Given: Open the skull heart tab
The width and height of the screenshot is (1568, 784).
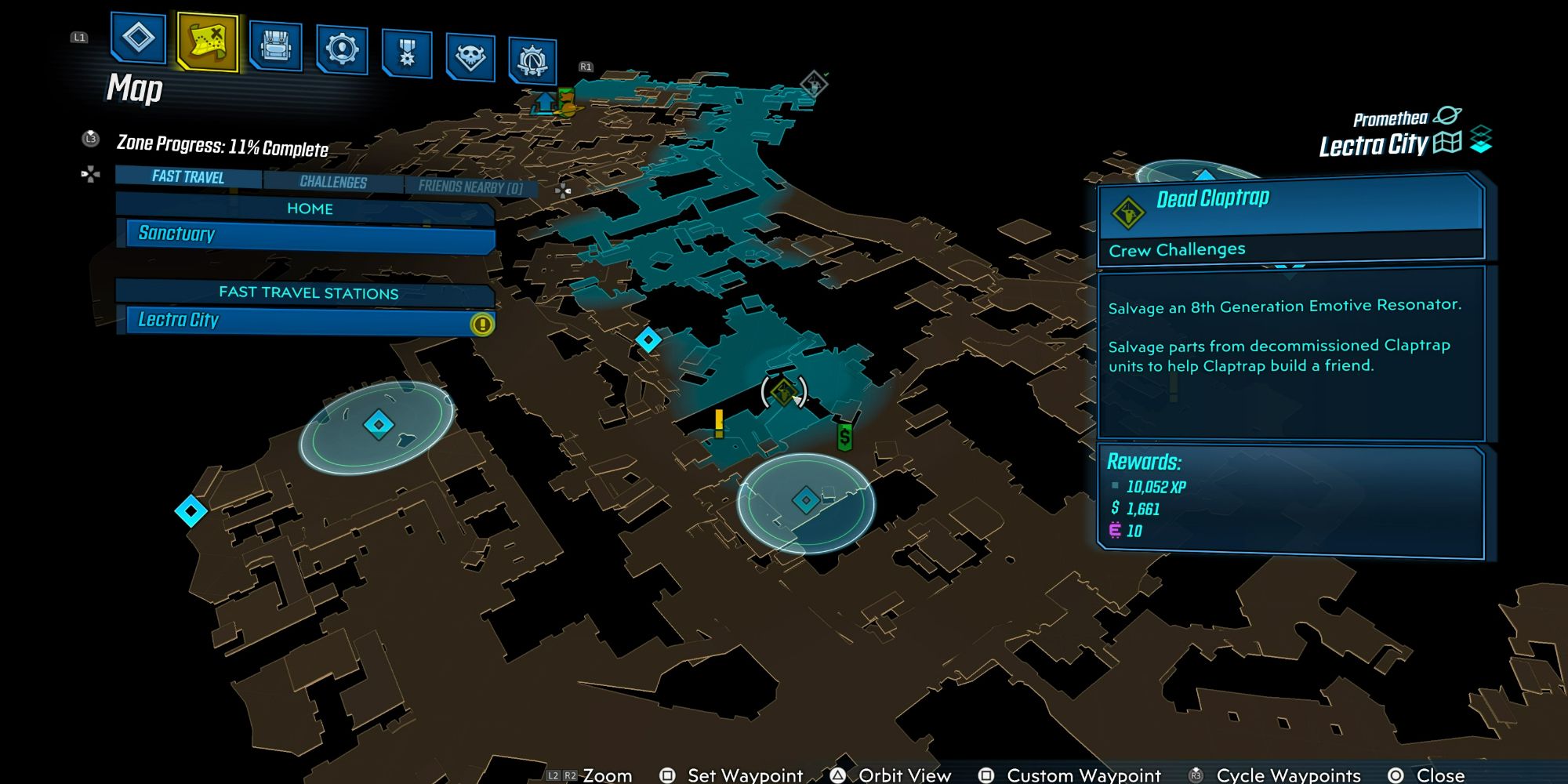Looking at the screenshot, I should [470, 57].
